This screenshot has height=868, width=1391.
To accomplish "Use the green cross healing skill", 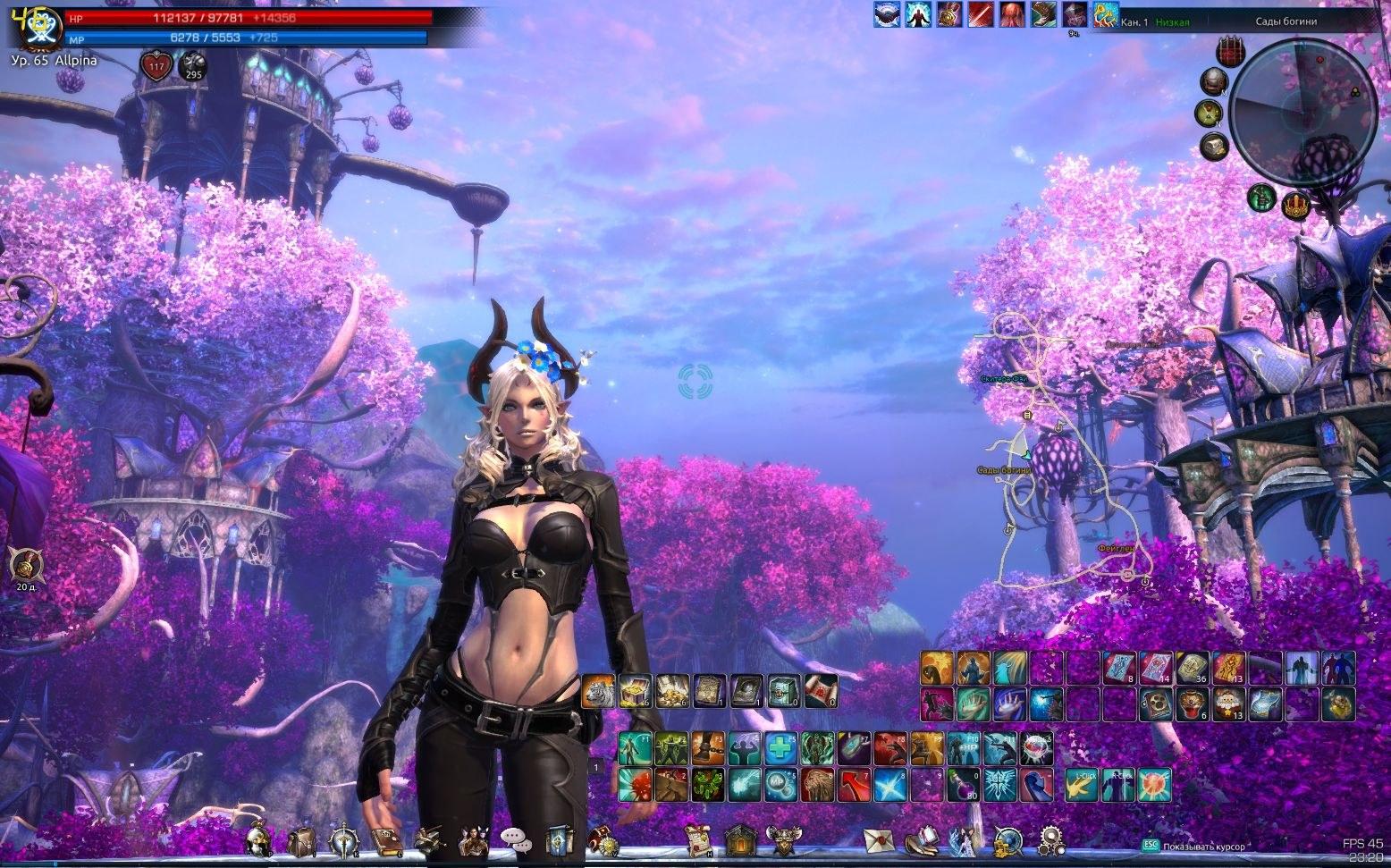I will click(780, 747).
